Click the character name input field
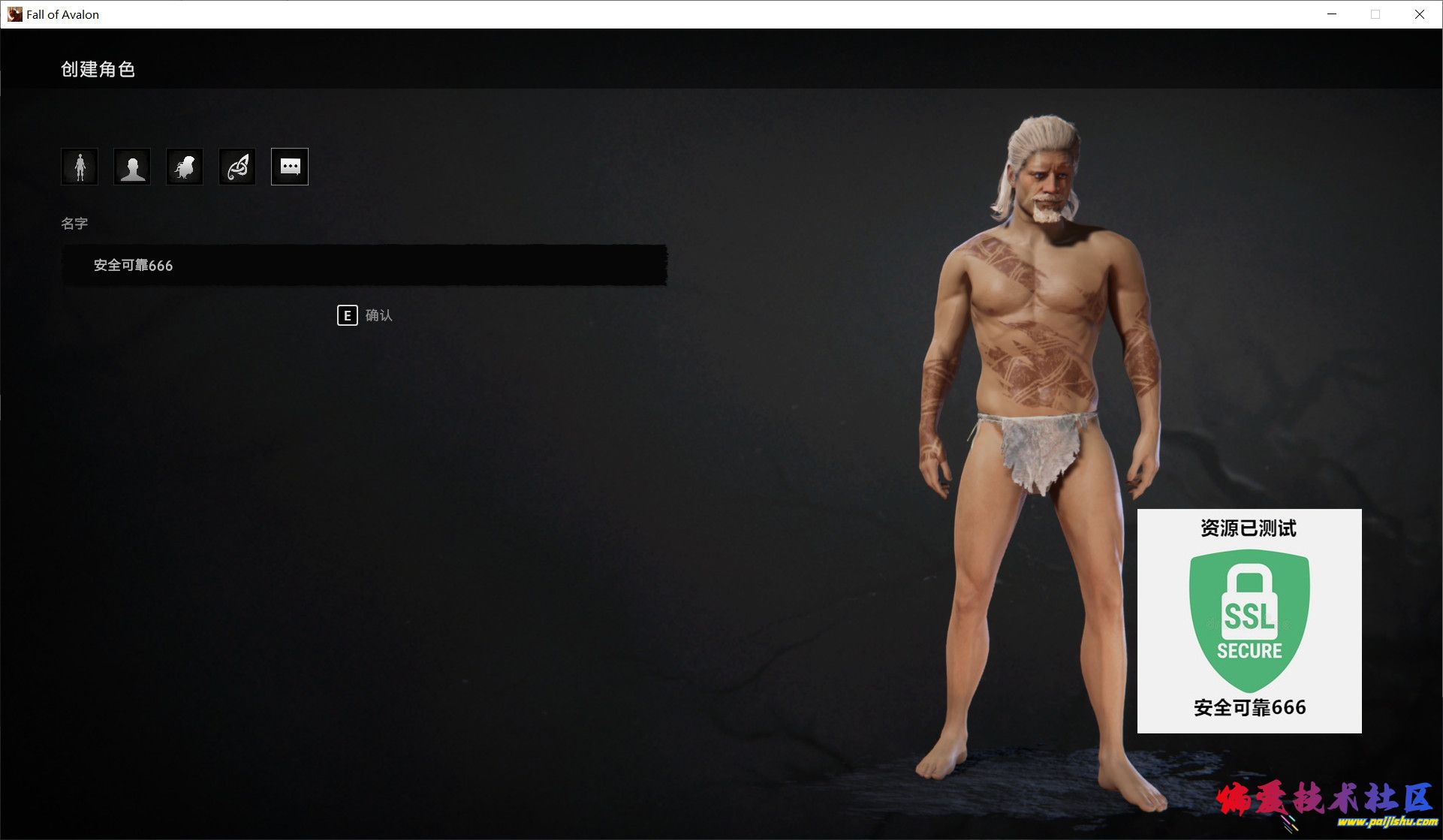The image size is (1443, 840). pyautogui.click(x=364, y=265)
